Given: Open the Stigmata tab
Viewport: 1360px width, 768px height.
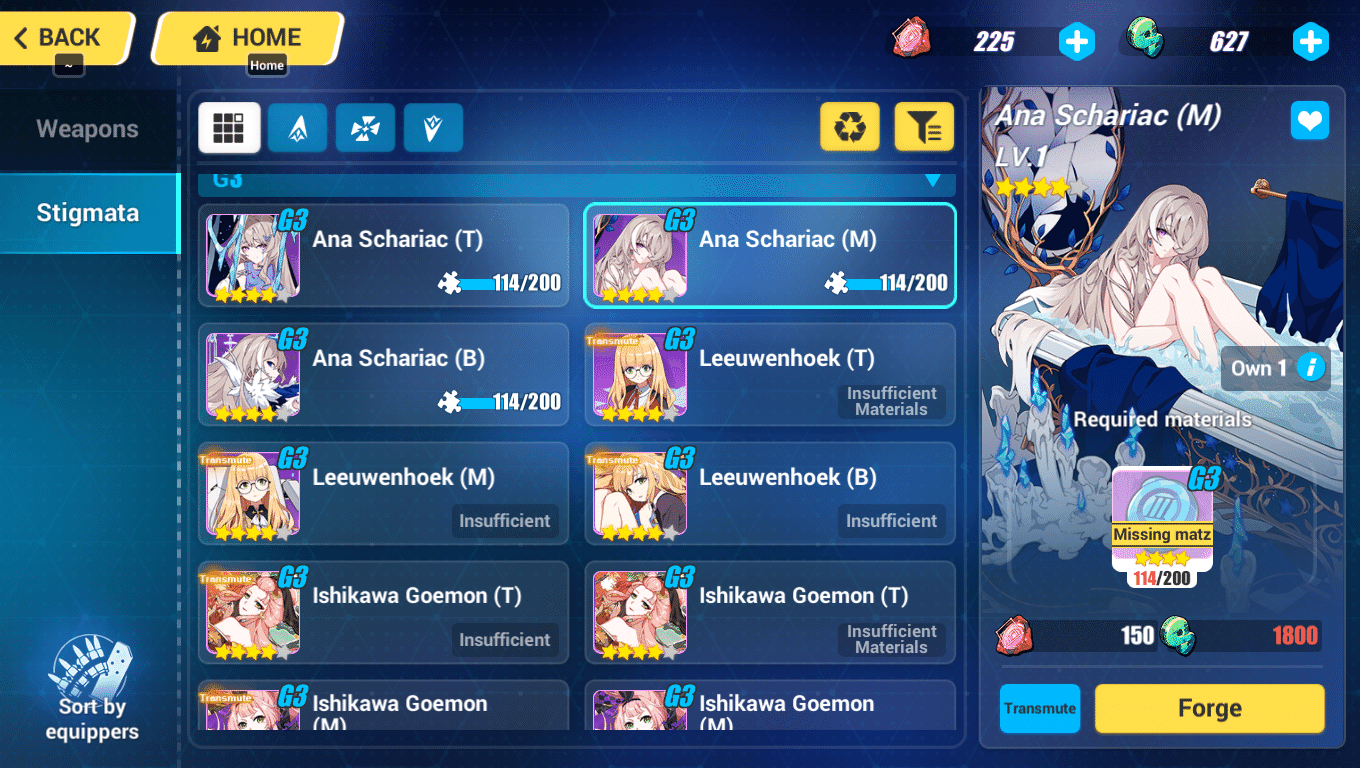Looking at the screenshot, I should point(88,212).
